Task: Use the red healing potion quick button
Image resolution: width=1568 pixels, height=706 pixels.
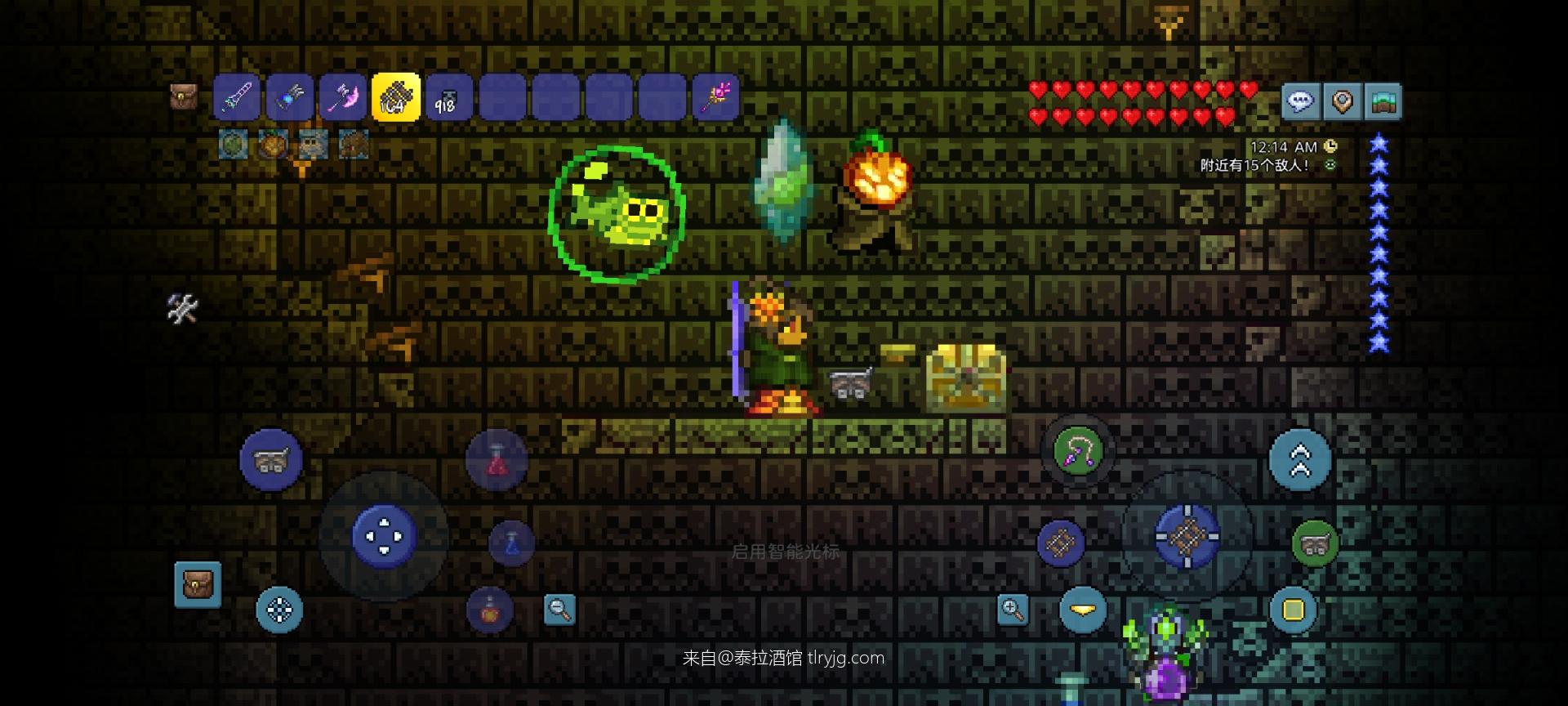Action: (x=497, y=461)
